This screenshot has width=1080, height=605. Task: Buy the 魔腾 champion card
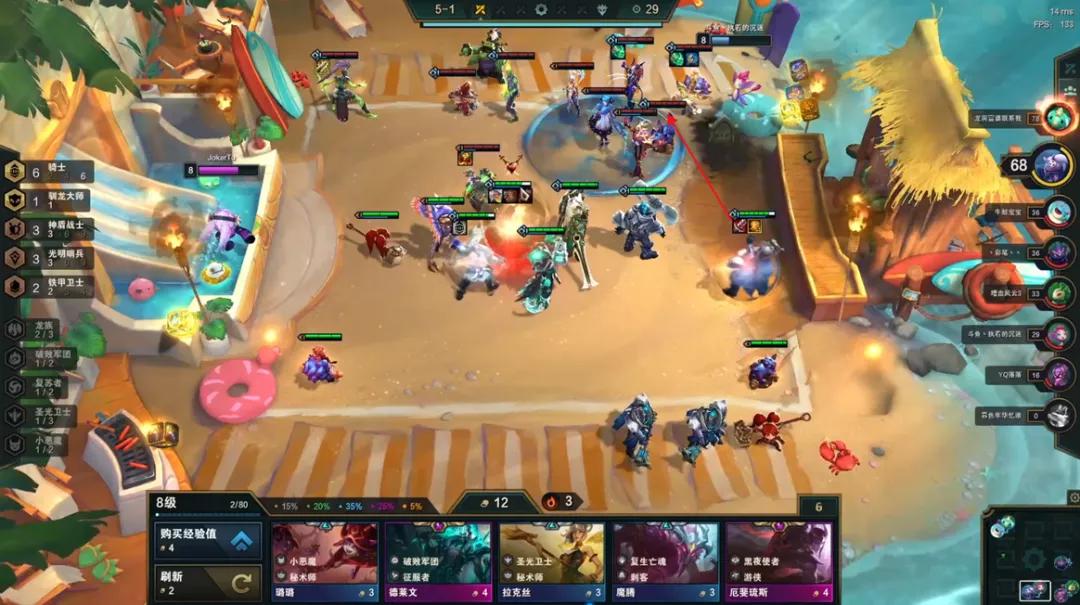tap(665, 561)
